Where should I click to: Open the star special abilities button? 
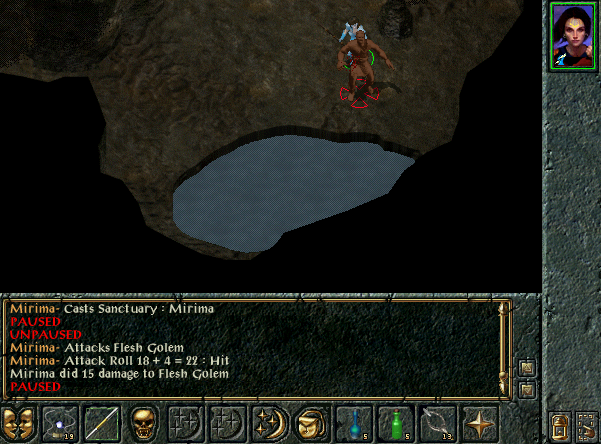pyautogui.click(x=480, y=424)
